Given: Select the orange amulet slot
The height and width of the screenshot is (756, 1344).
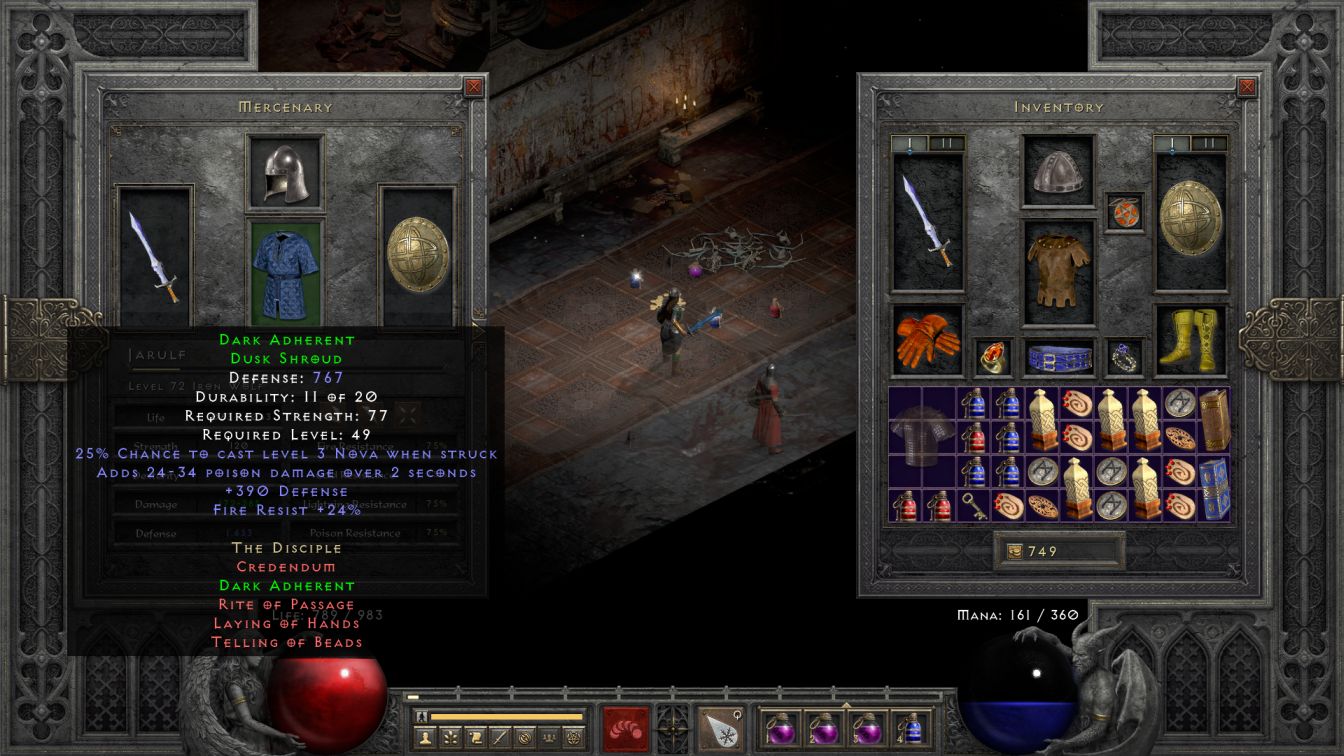Looking at the screenshot, I should click(1124, 213).
